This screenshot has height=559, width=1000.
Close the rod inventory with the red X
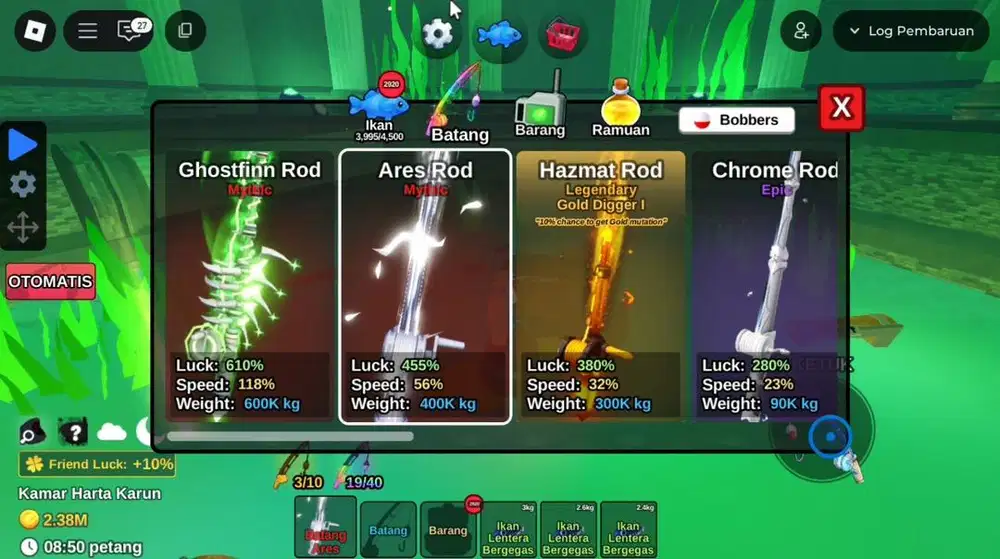[x=841, y=108]
